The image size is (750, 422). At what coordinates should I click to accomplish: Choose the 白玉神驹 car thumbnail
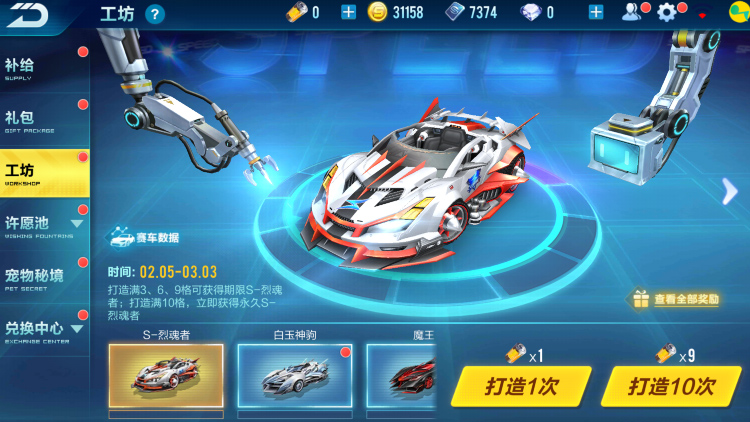coord(294,377)
